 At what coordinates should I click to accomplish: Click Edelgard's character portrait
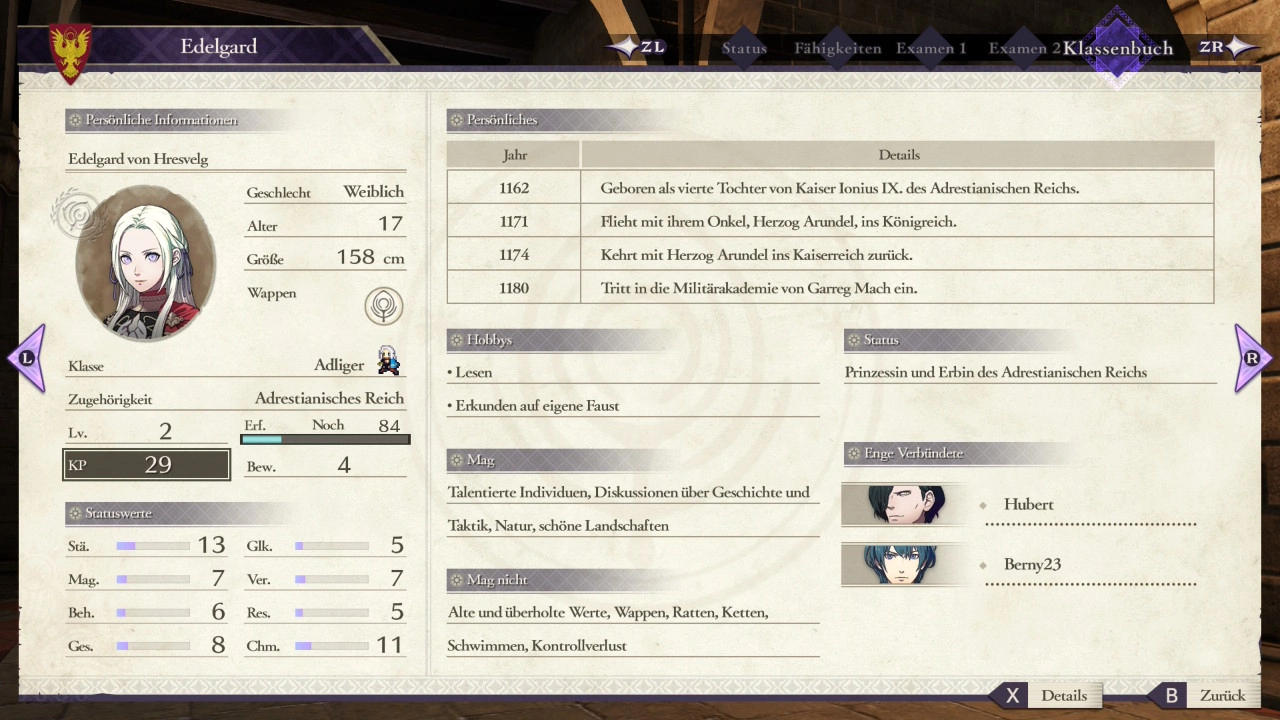[146, 262]
